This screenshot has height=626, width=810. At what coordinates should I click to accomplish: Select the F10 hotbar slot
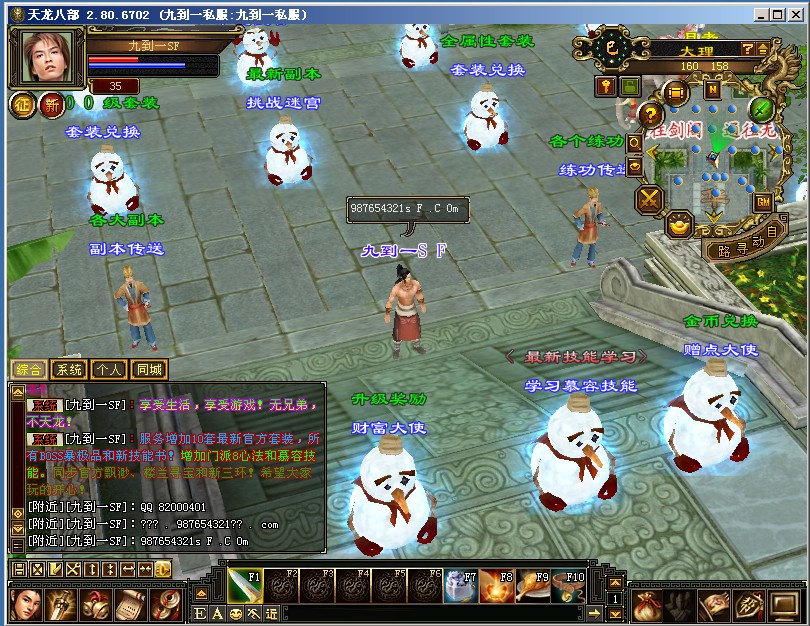pyautogui.click(x=569, y=585)
